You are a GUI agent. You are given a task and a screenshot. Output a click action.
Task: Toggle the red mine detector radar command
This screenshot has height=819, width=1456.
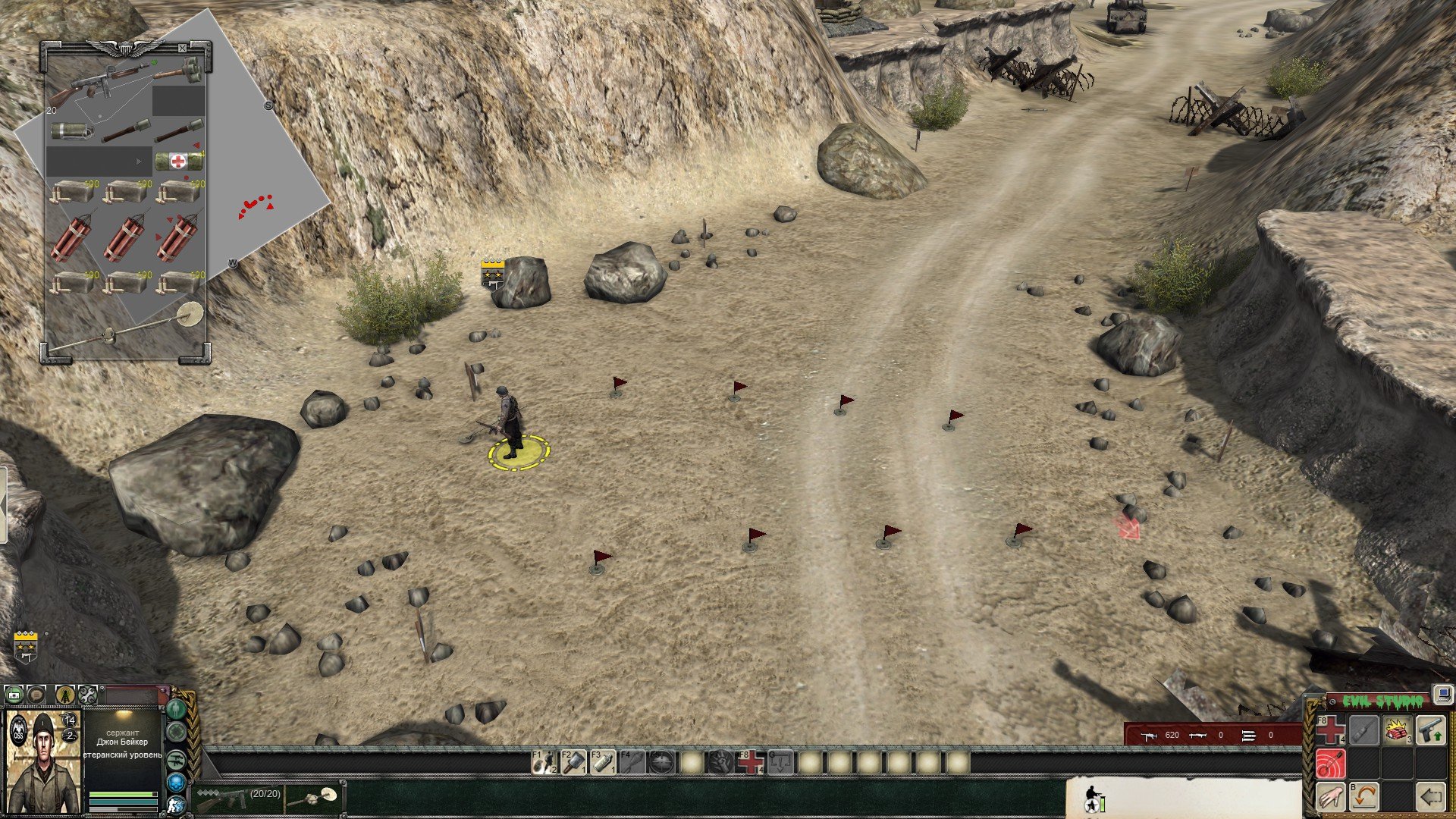point(1329,763)
